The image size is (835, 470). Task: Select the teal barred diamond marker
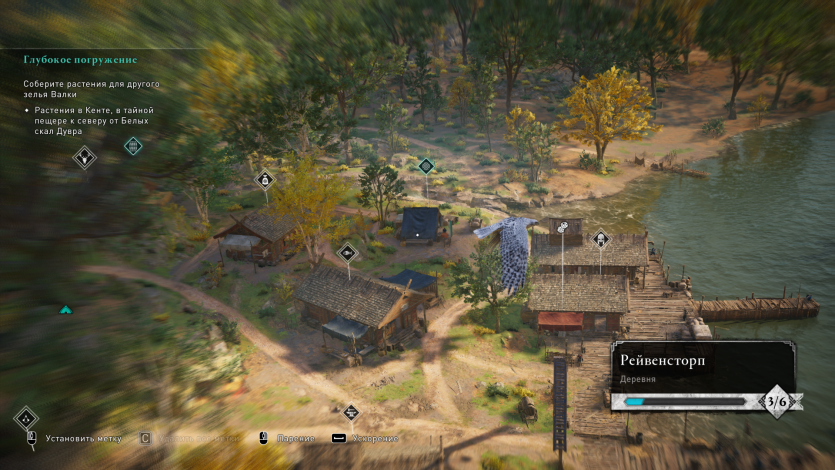[133, 147]
